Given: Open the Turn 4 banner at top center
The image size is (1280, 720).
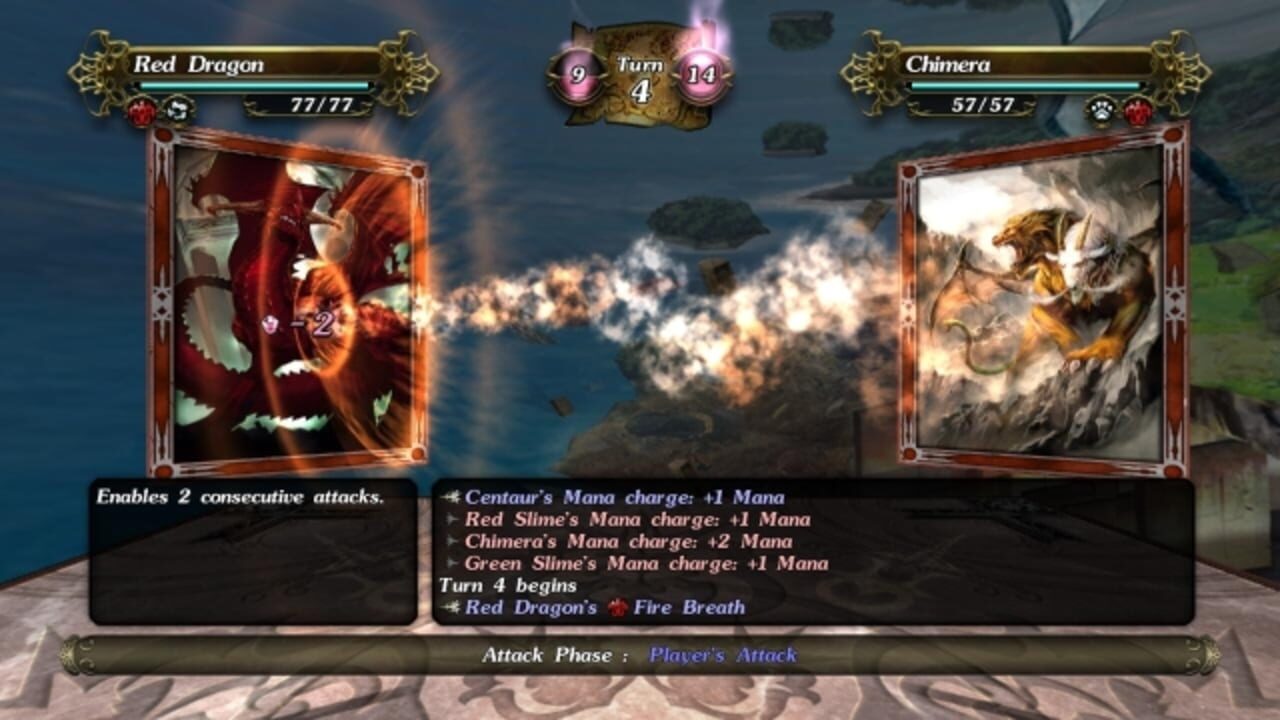Looking at the screenshot, I should tap(636, 72).
